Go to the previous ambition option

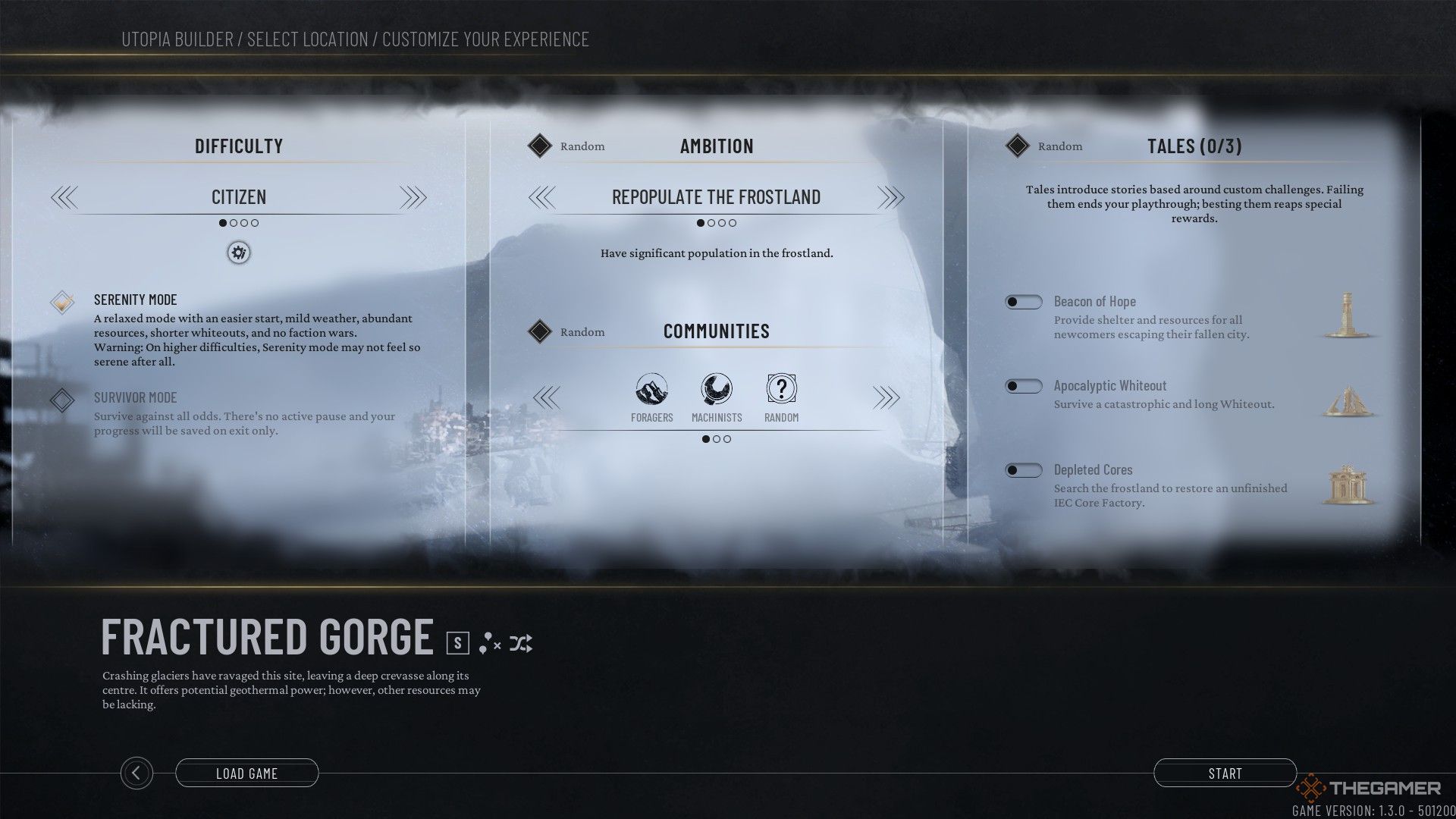click(x=542, y=198)
